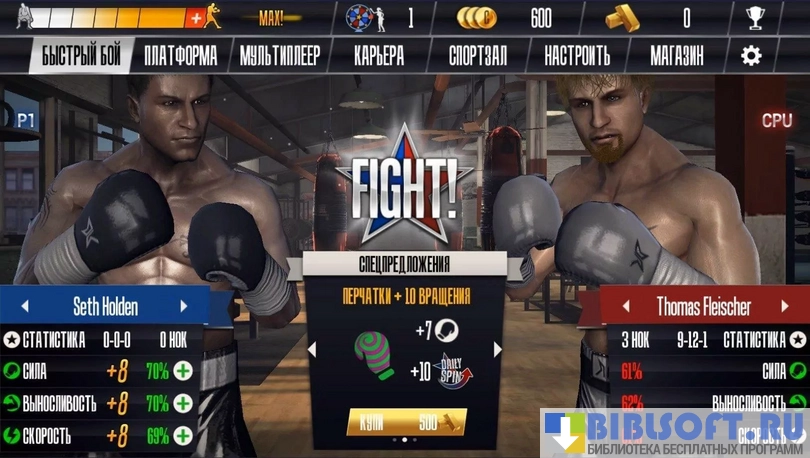
Task: Open settings with the gear icon
Action: pos(751,56)
